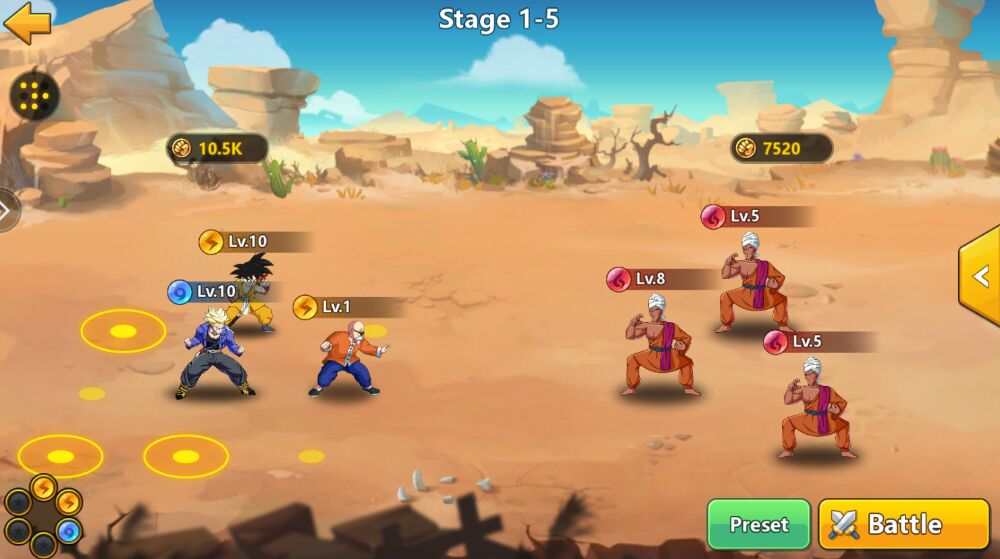Expand the yellow side panel arrow
Image resolution: width=1000 pixels, height=559 pixels.
[980, 276]
